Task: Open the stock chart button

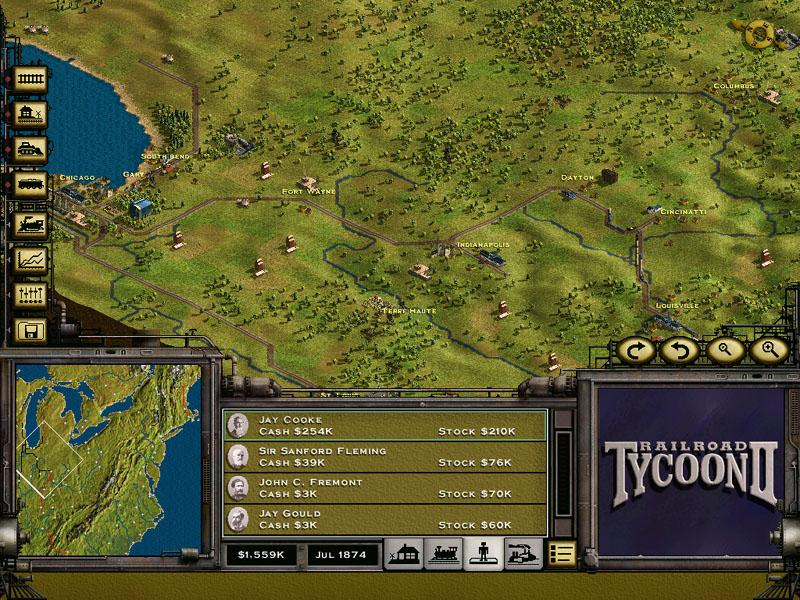Action: pos(31,260)
